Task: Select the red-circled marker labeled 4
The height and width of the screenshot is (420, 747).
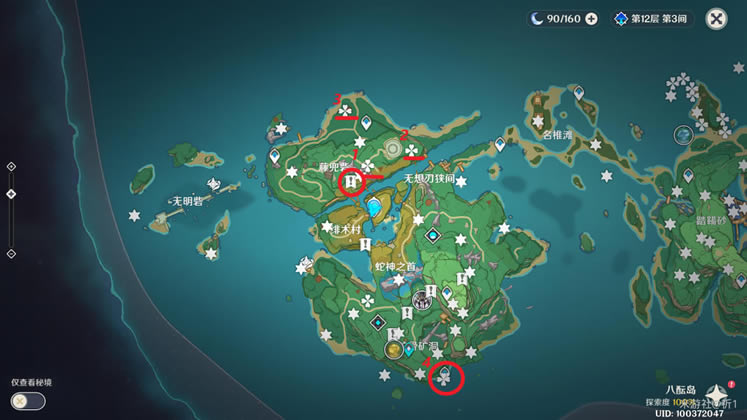Action: pos(444,378)
